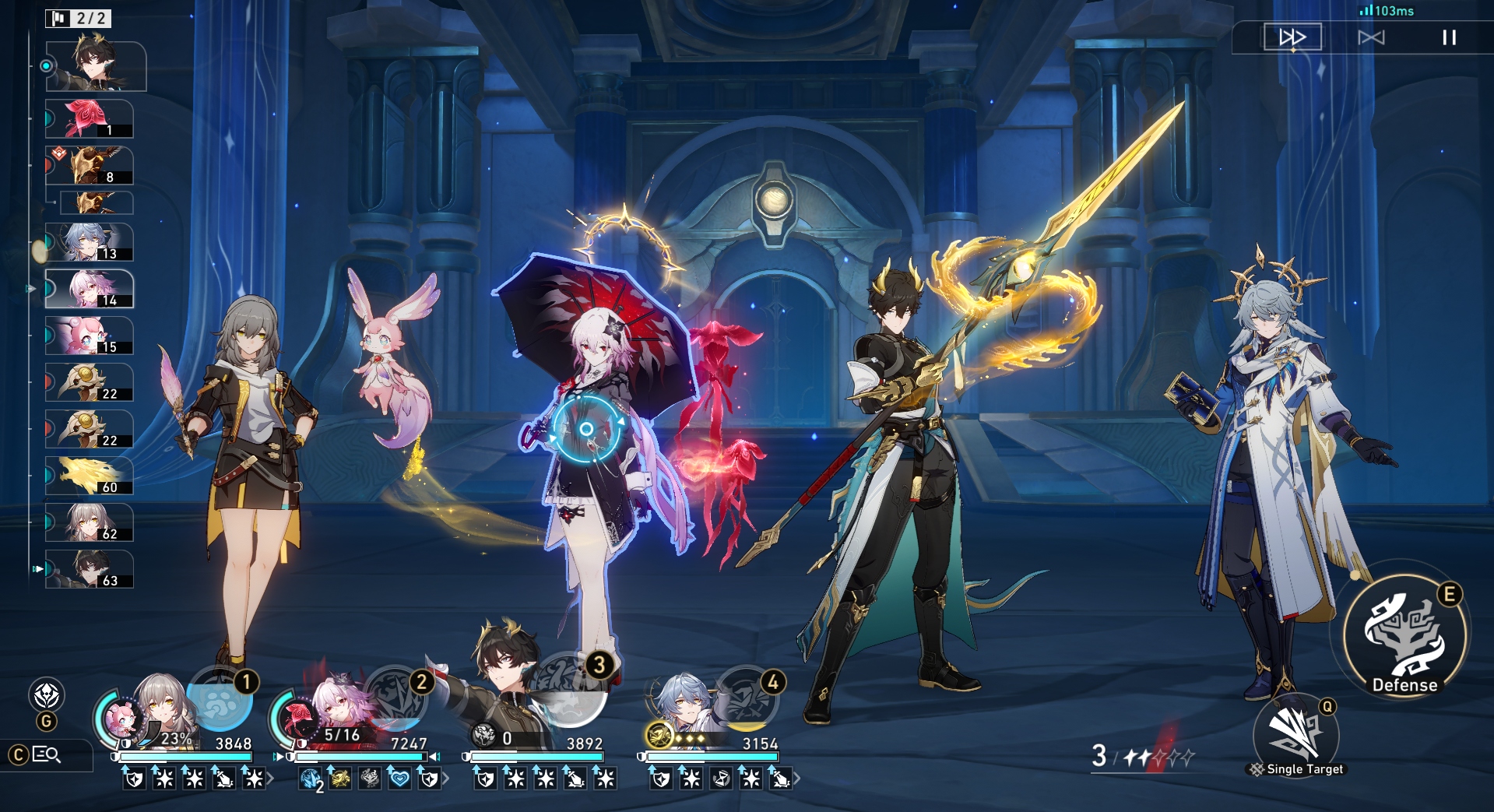Viewport: 1494px width, 812px height.
Task: Select the silver-haired scholar turn entry numbered 13
Action: [89, 243]
